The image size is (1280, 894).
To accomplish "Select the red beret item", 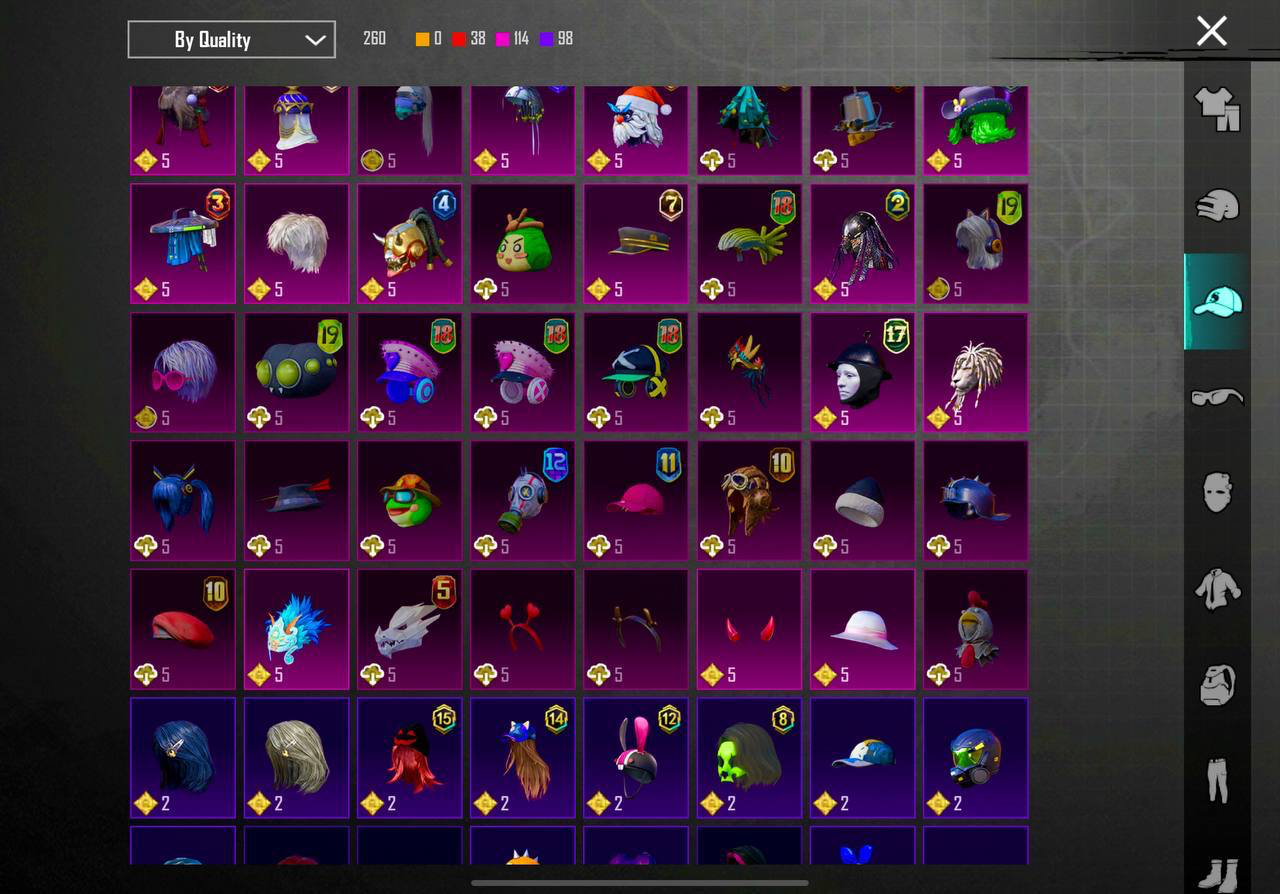I will pos(183,629).
